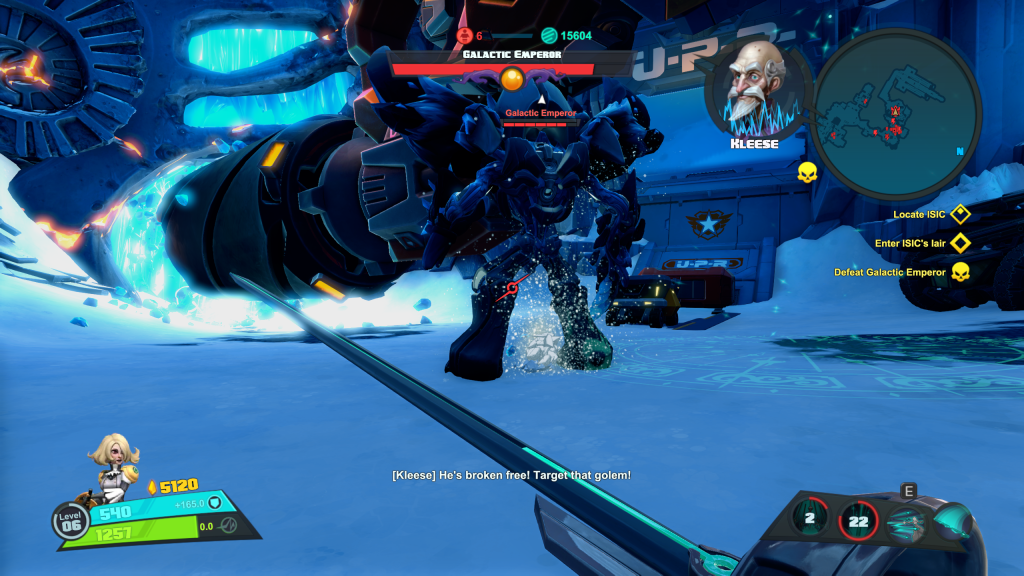Click the health regen icon on the health bar
Screen dimensions: 1024x576
pos(229,526)
